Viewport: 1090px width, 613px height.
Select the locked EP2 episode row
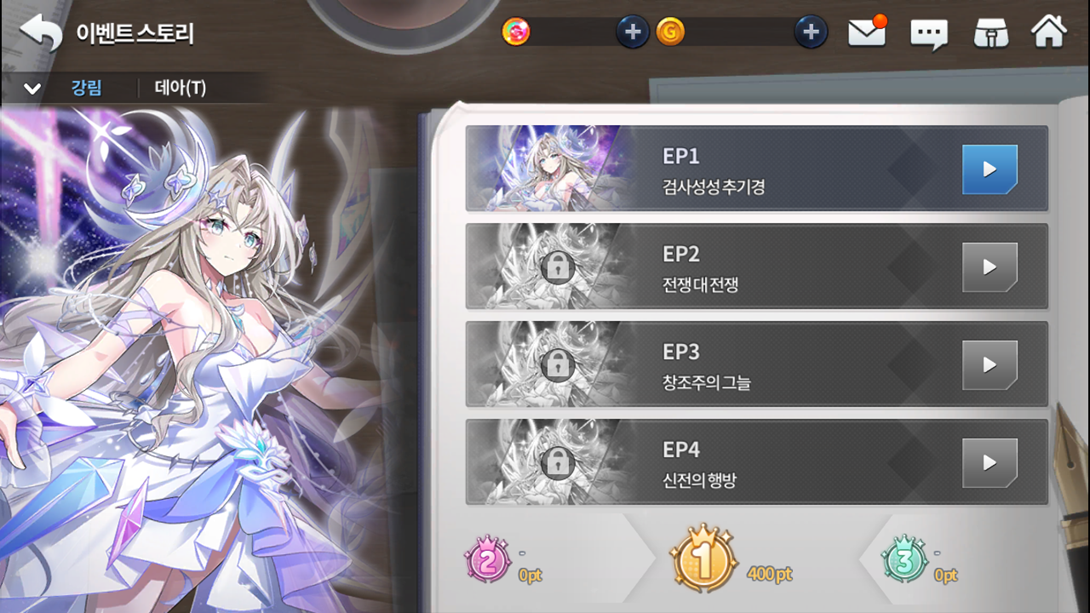756,267
